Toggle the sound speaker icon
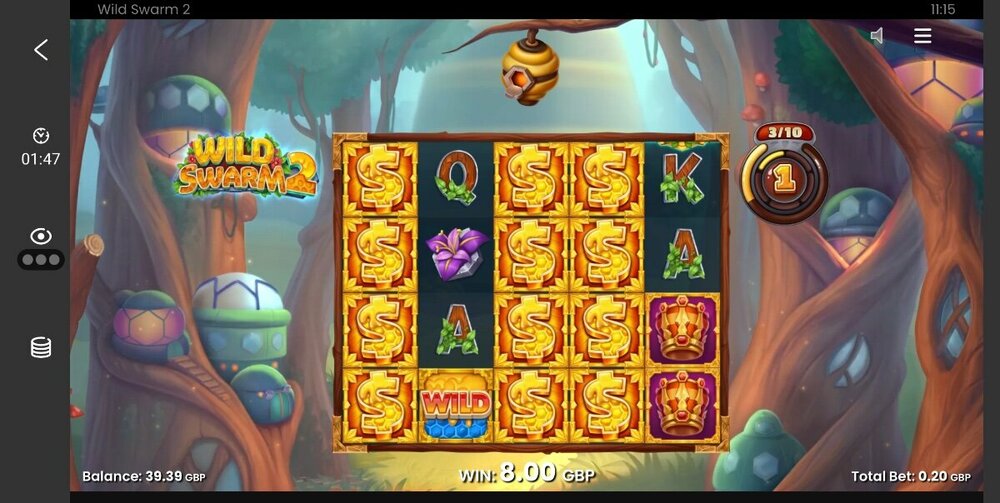The image size is (1000, 503). [877, 36]
